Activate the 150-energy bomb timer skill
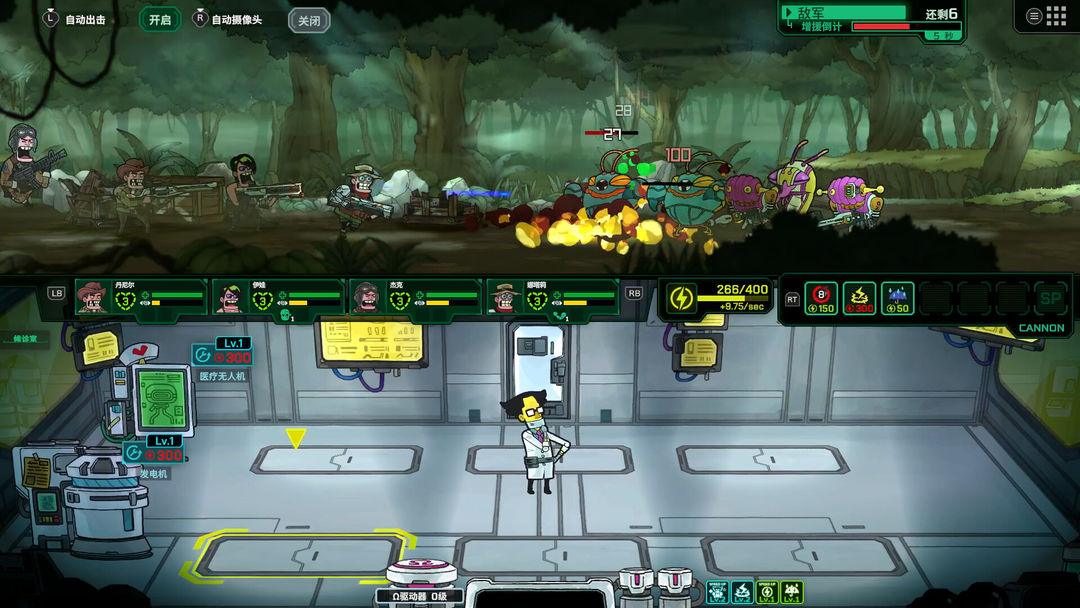 [x=821, y=298]
